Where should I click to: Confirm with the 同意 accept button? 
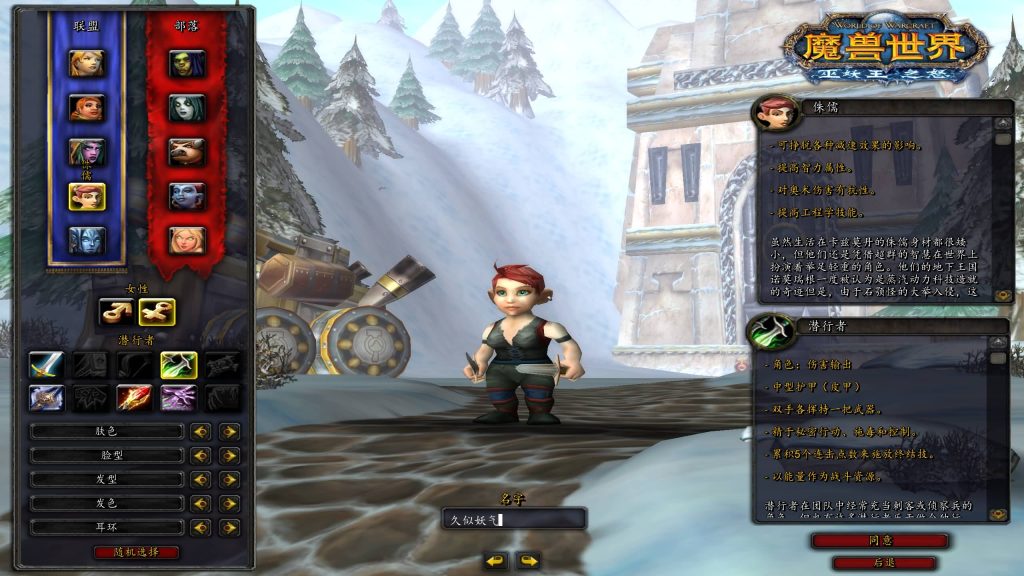[x=880, y=540]
